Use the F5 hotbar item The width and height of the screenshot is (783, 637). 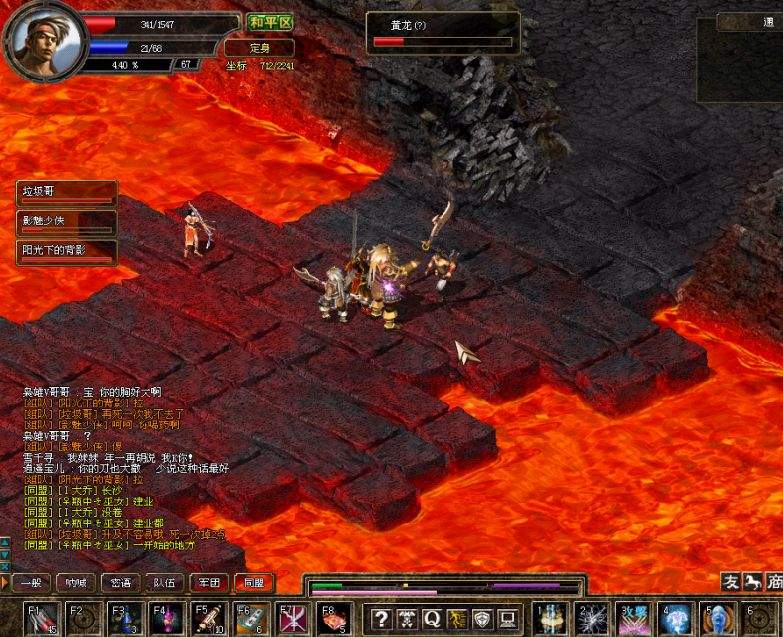click(208, 618)
